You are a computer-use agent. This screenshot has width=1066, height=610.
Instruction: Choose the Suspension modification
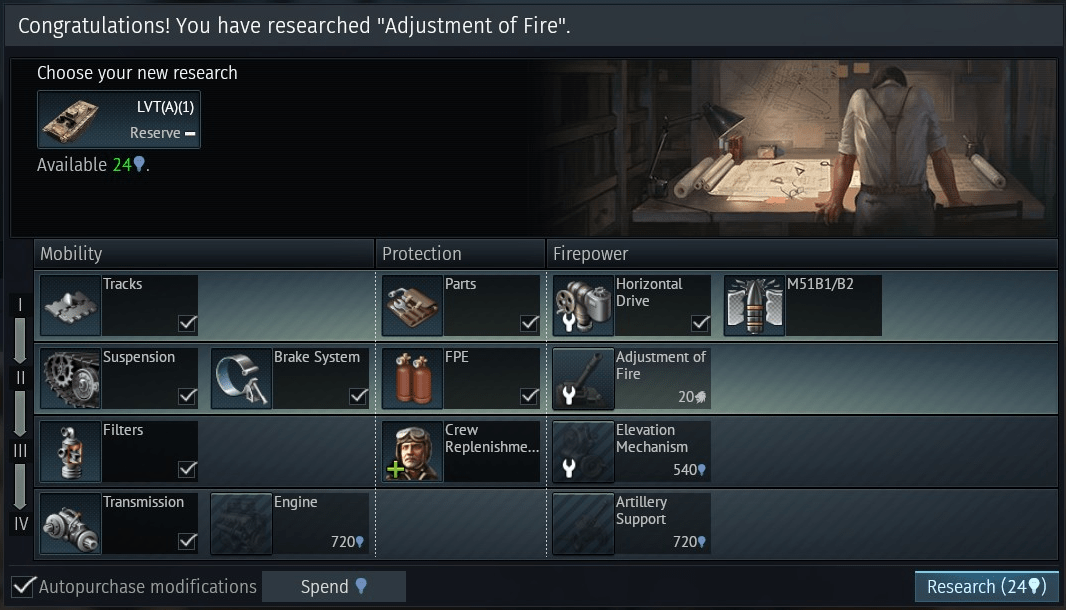click(119, 378)
